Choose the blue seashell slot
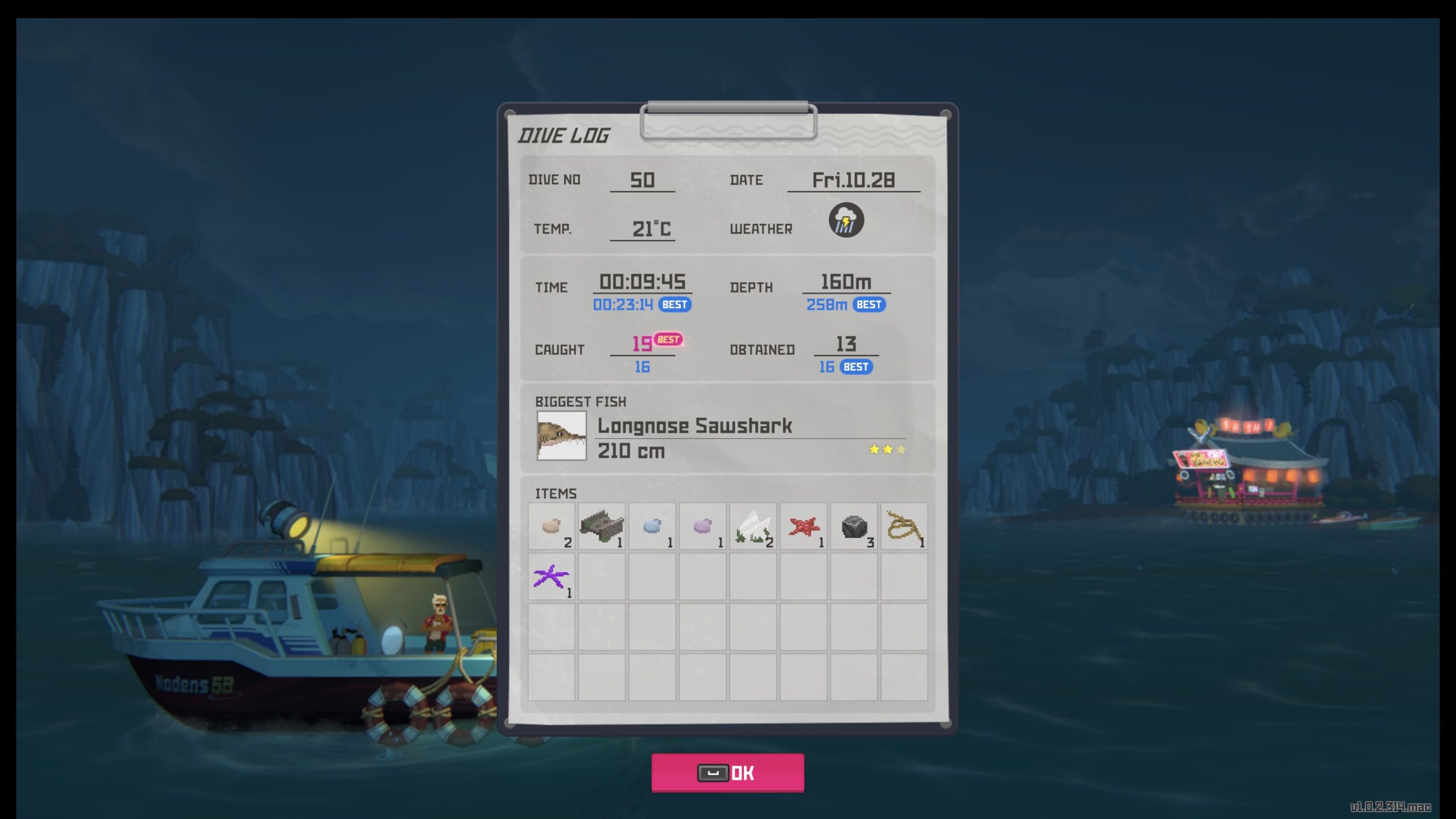This screenshot has height=819, width=1456. click(x=652, y=526)
